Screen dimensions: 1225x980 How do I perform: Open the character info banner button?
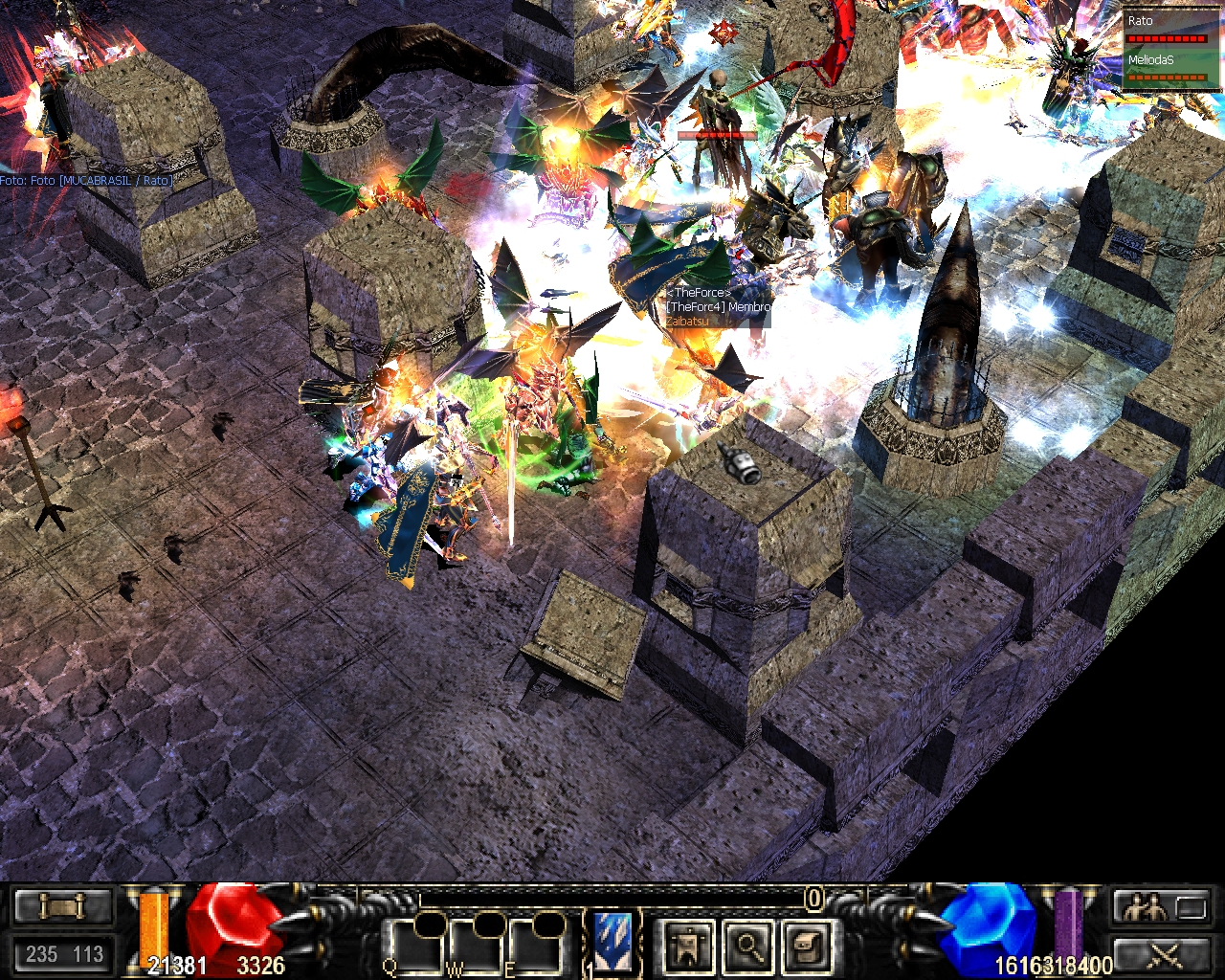tap(689, 946)
